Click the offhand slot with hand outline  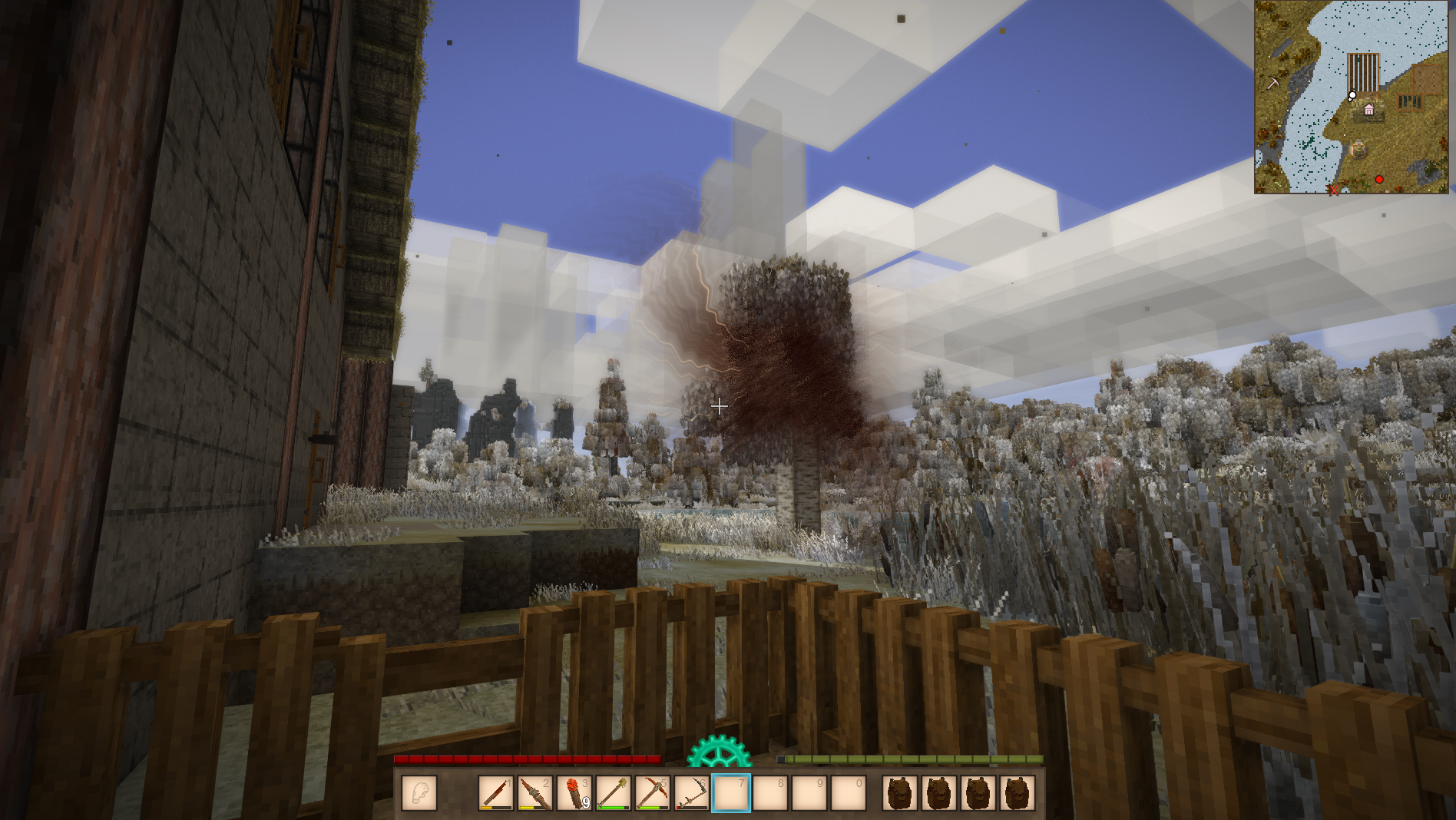[x=419, y=793]
